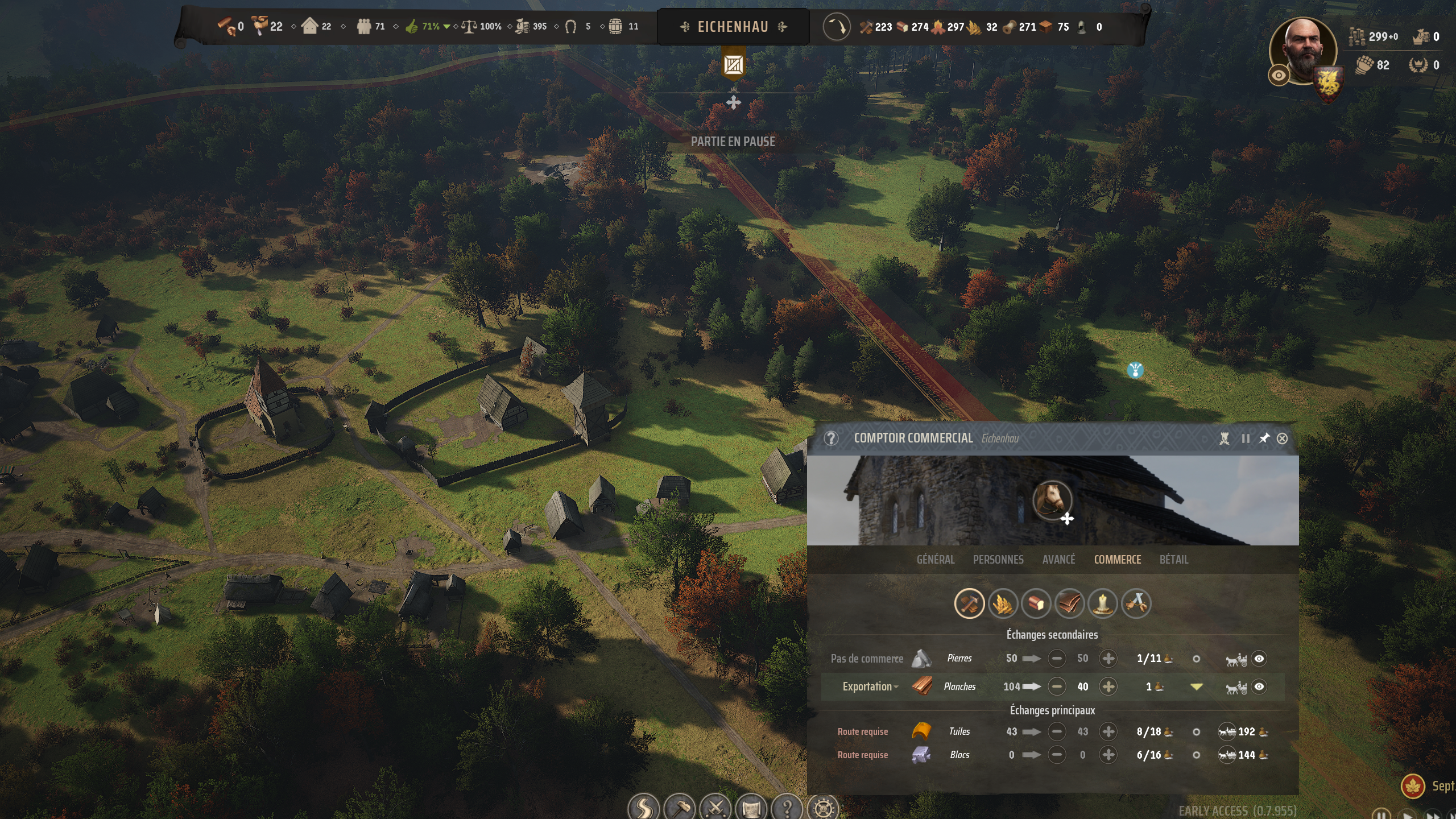Open the Personnes tab
This screenshot has height=819, width=1456.
pos(998,560)
